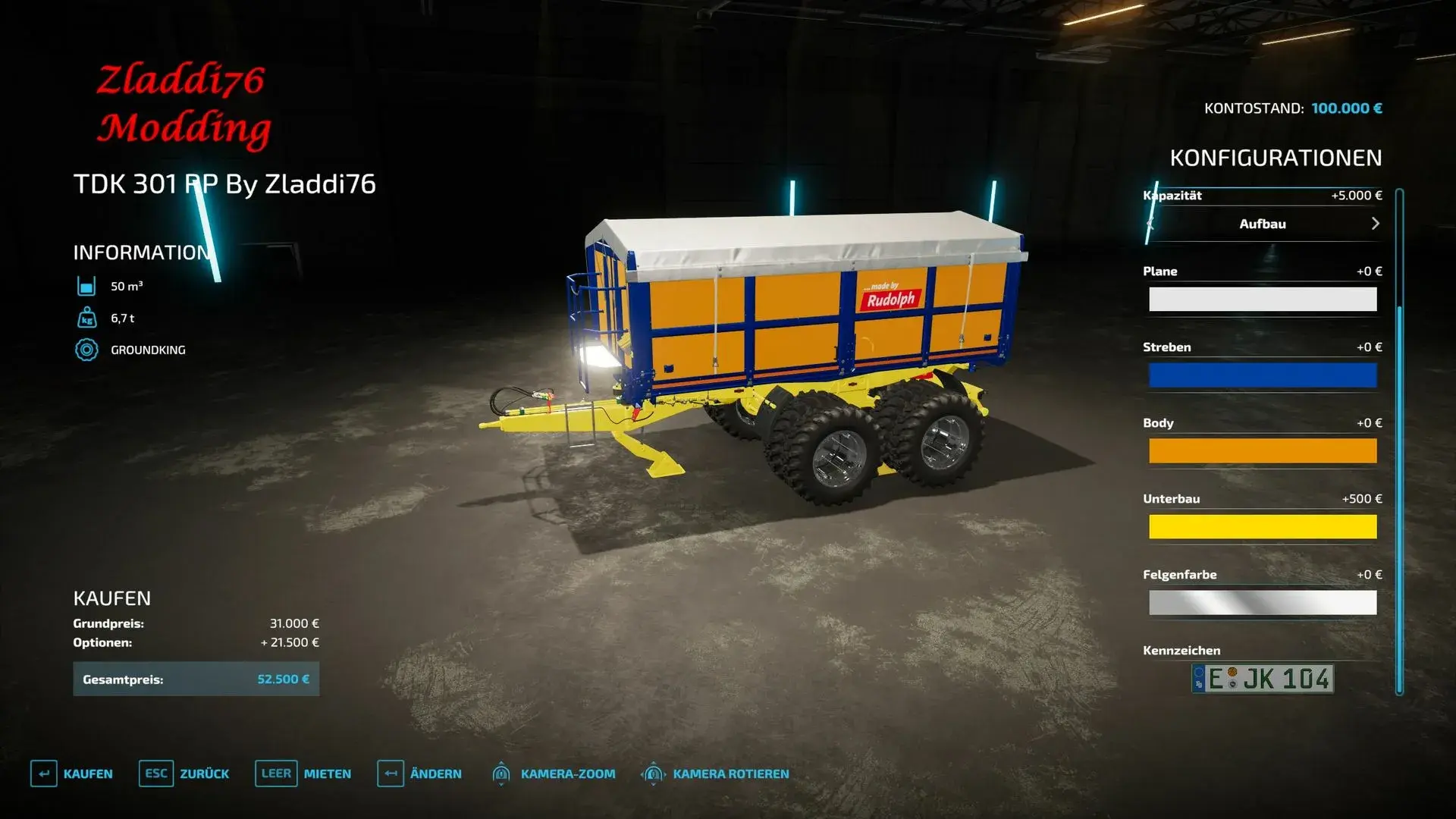1456x819 pixels.
Task: Click the ESC key icon beside ZURÜCK
Action: point(155,773)
